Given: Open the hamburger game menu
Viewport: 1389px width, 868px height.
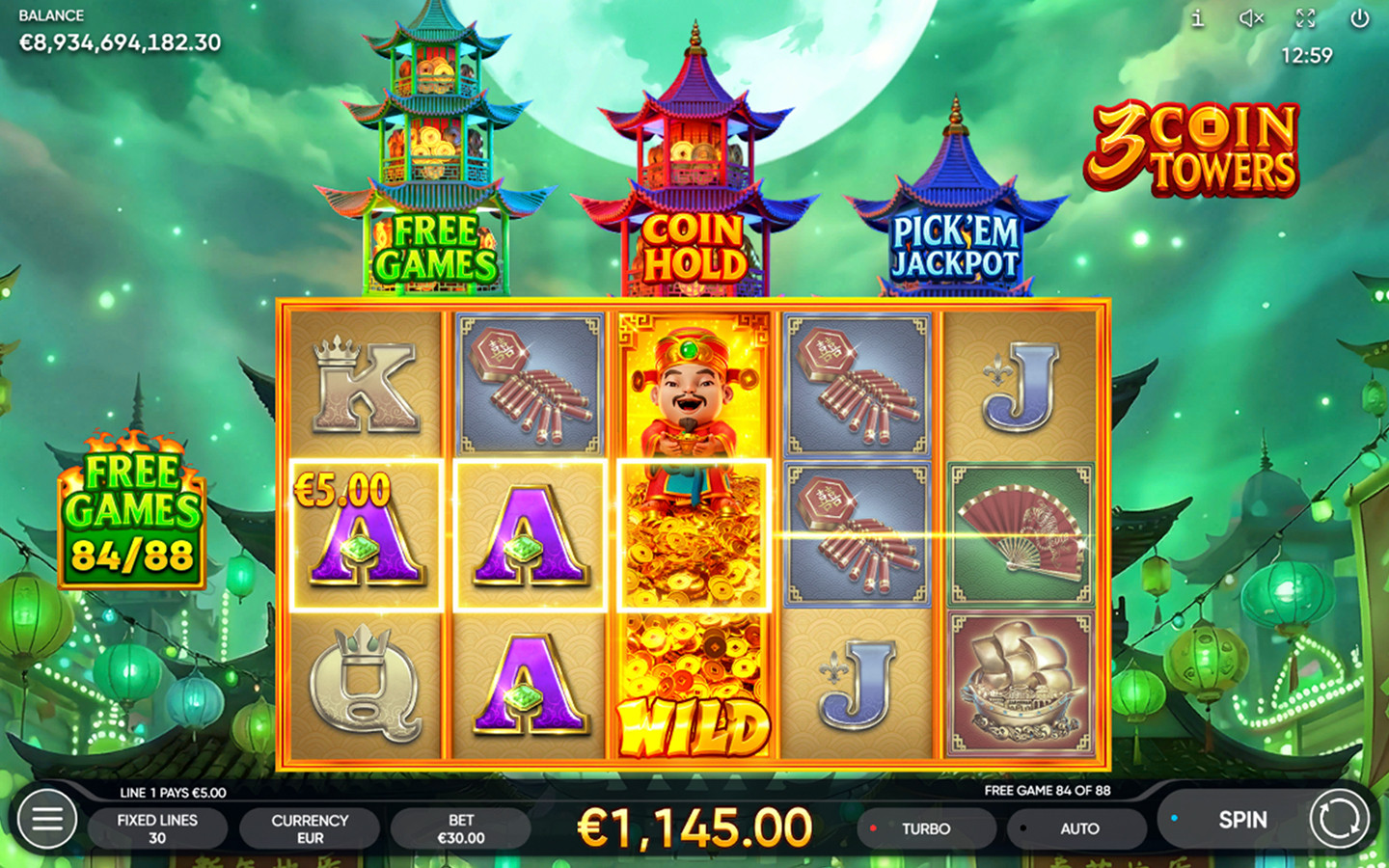Looking at the screenshot, I should (x=45, y=820).
